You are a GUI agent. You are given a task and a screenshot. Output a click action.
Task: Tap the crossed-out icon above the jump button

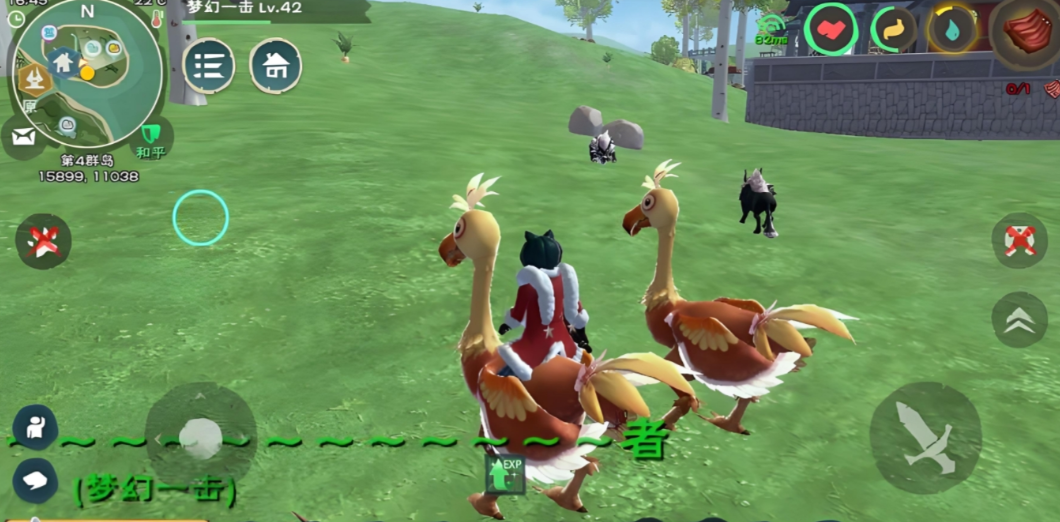(x=1019, y=241)
